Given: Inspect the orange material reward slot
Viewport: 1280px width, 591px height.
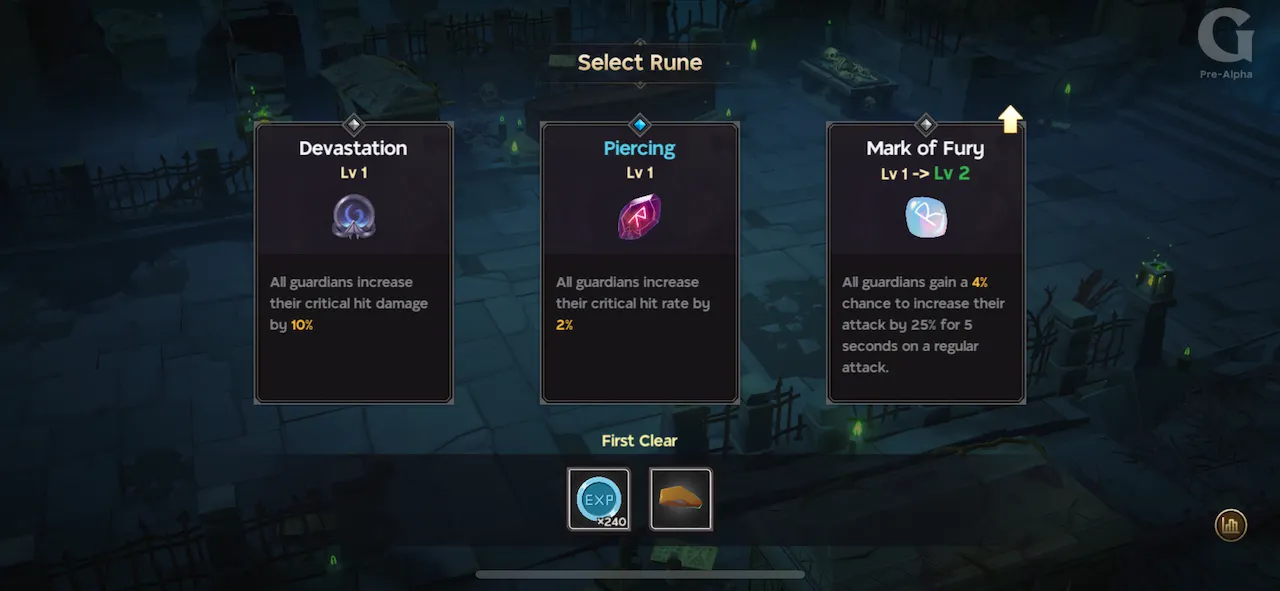Looking at the screenshot, I should pos(681,499).
